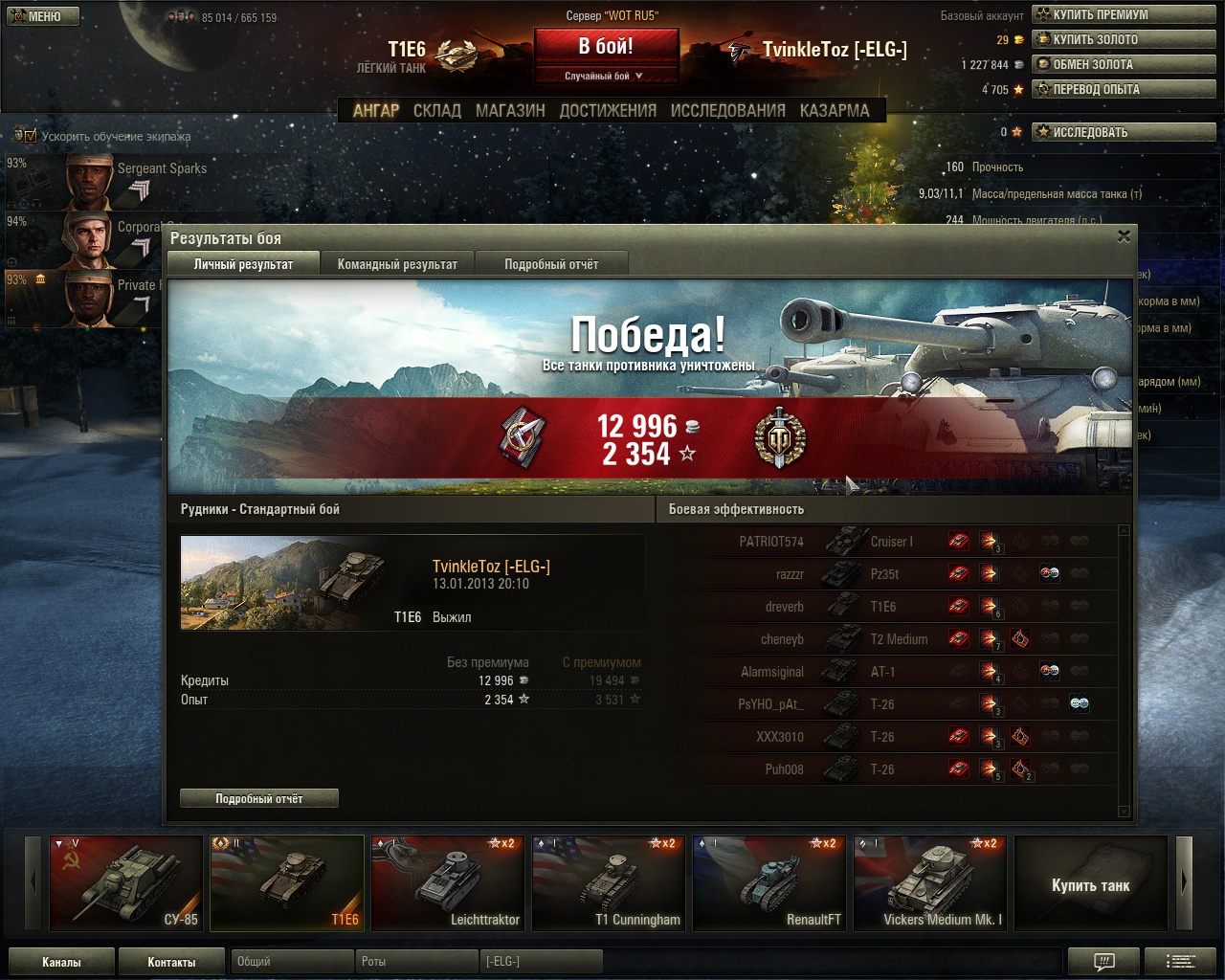
Task: Choose the Leichttraktor tank tile
Action: click(x=447, y=882)
